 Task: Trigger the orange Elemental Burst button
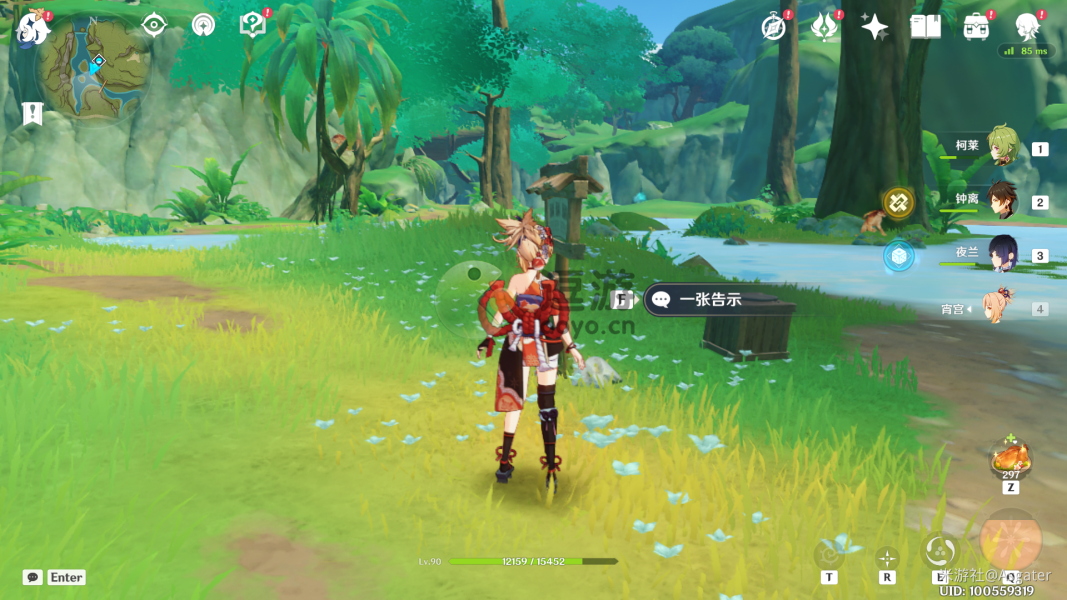coord(1010,540)
